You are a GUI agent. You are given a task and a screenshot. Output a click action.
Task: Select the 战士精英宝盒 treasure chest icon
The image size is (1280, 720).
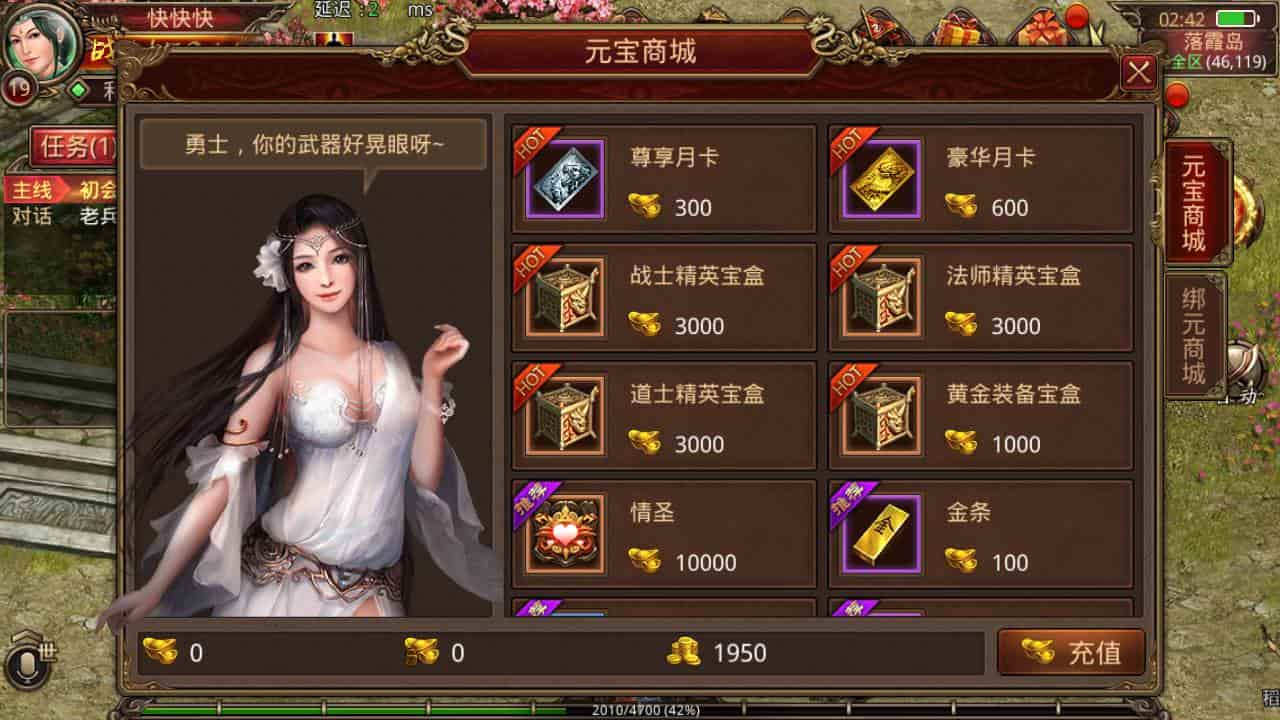pos(565,298)
